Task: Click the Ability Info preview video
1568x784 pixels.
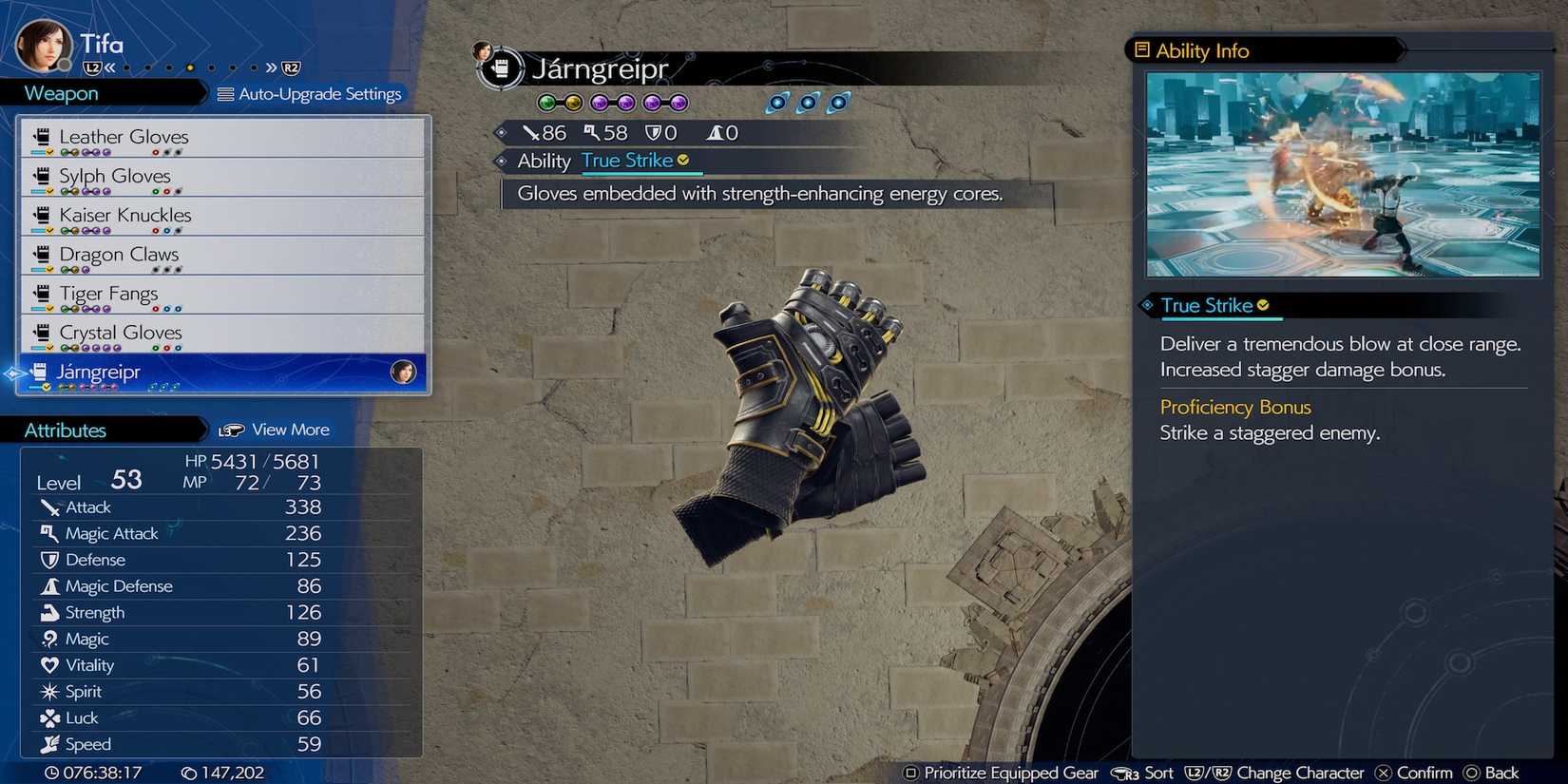Action: [x=1342, y=174]
